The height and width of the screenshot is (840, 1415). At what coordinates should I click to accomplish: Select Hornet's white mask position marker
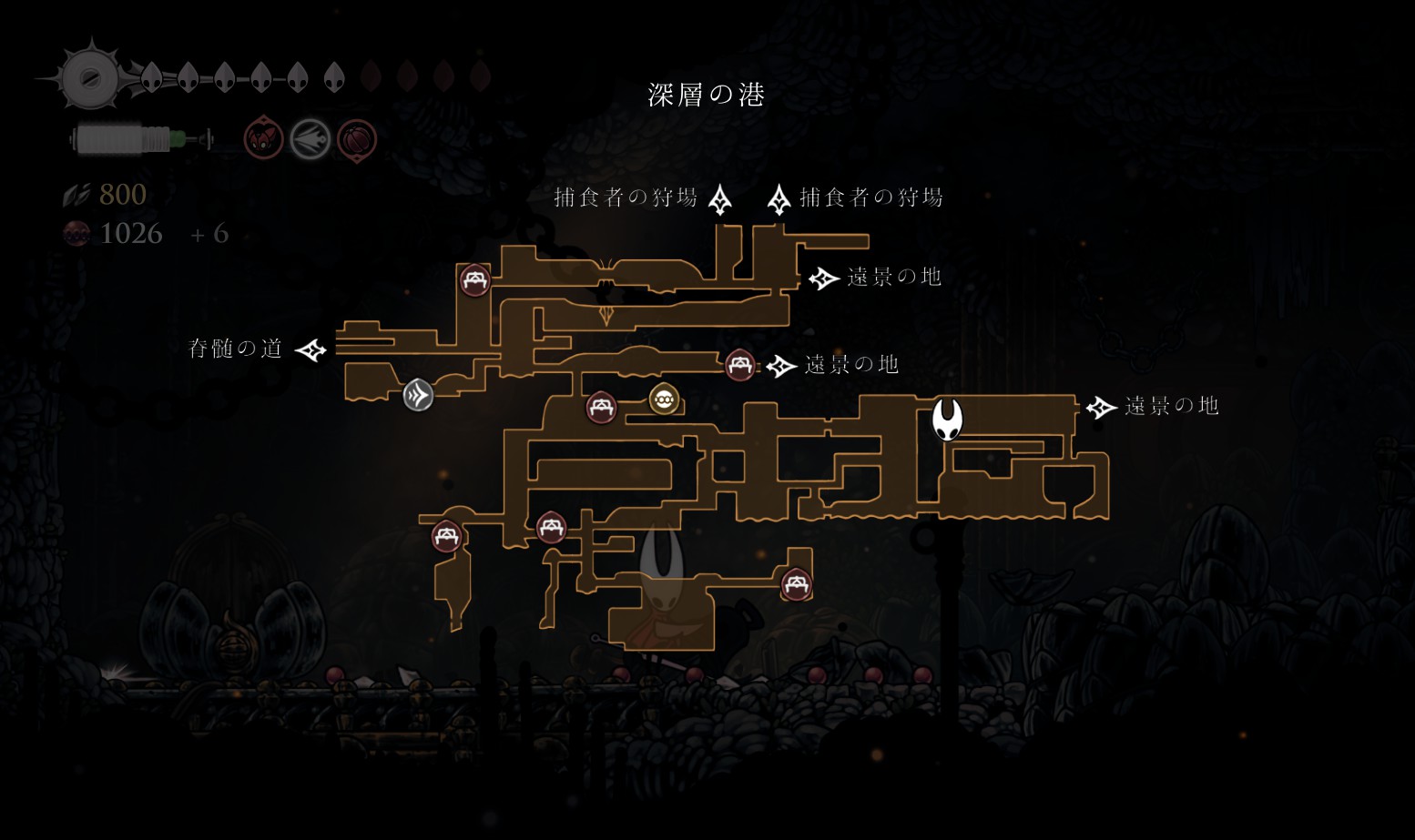pos(947,420)
